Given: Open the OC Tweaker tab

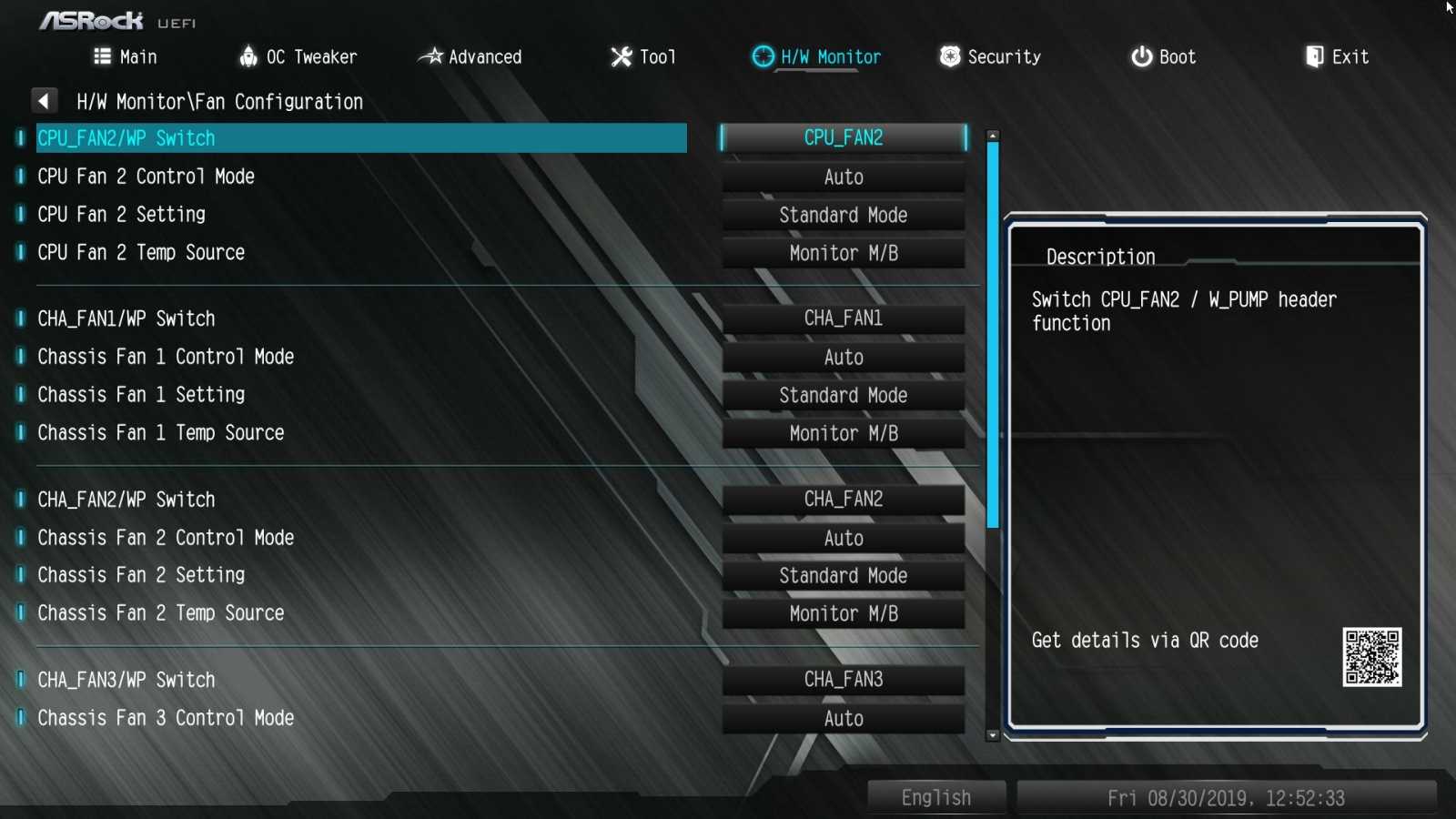Looking at the screenshot, I should [298, 56].
